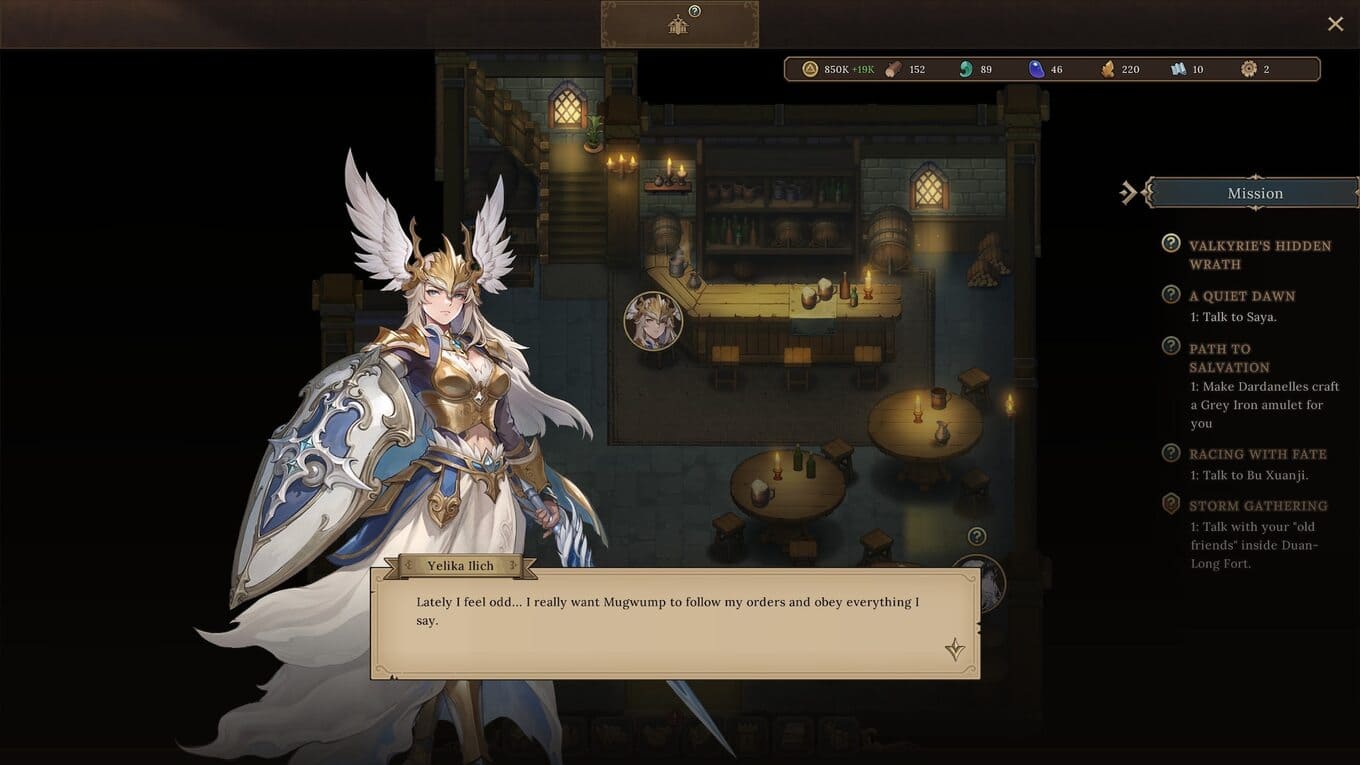Check the gold coin resource icon
Viewport: 1360px width, 765px height.
[810, 69]
